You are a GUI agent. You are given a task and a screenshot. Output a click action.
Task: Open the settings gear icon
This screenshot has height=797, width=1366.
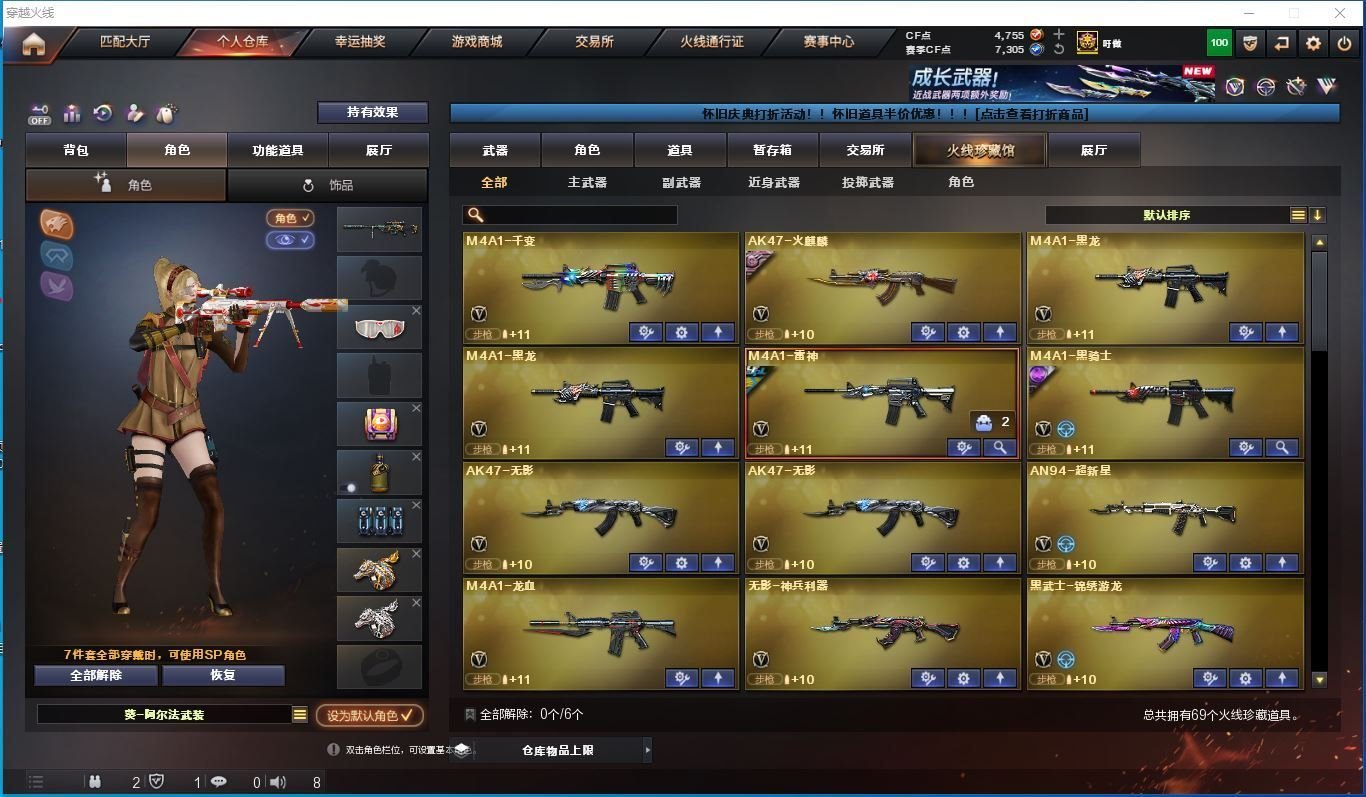coord(1313,43)
